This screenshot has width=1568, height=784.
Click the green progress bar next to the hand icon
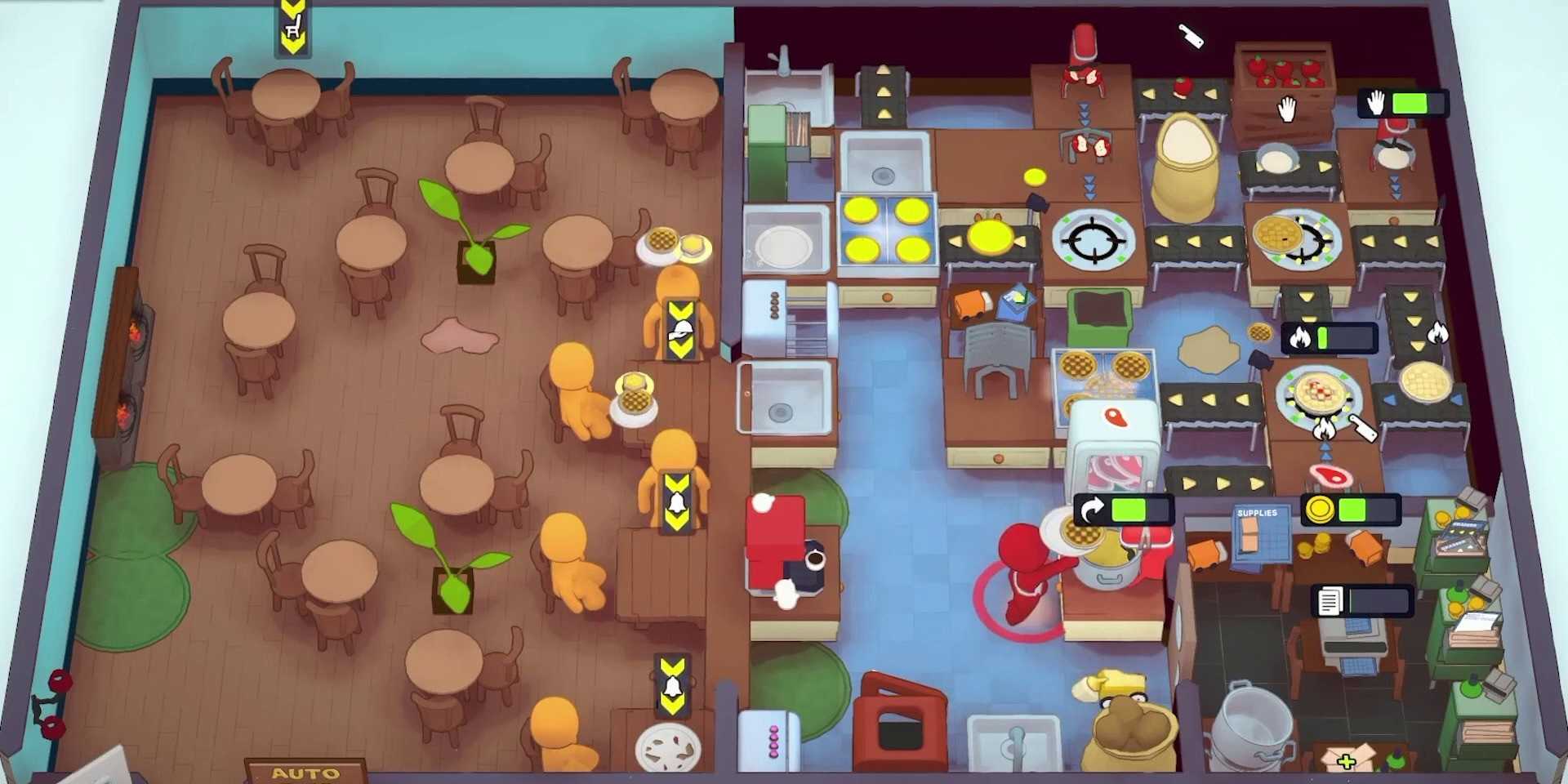1411,103
